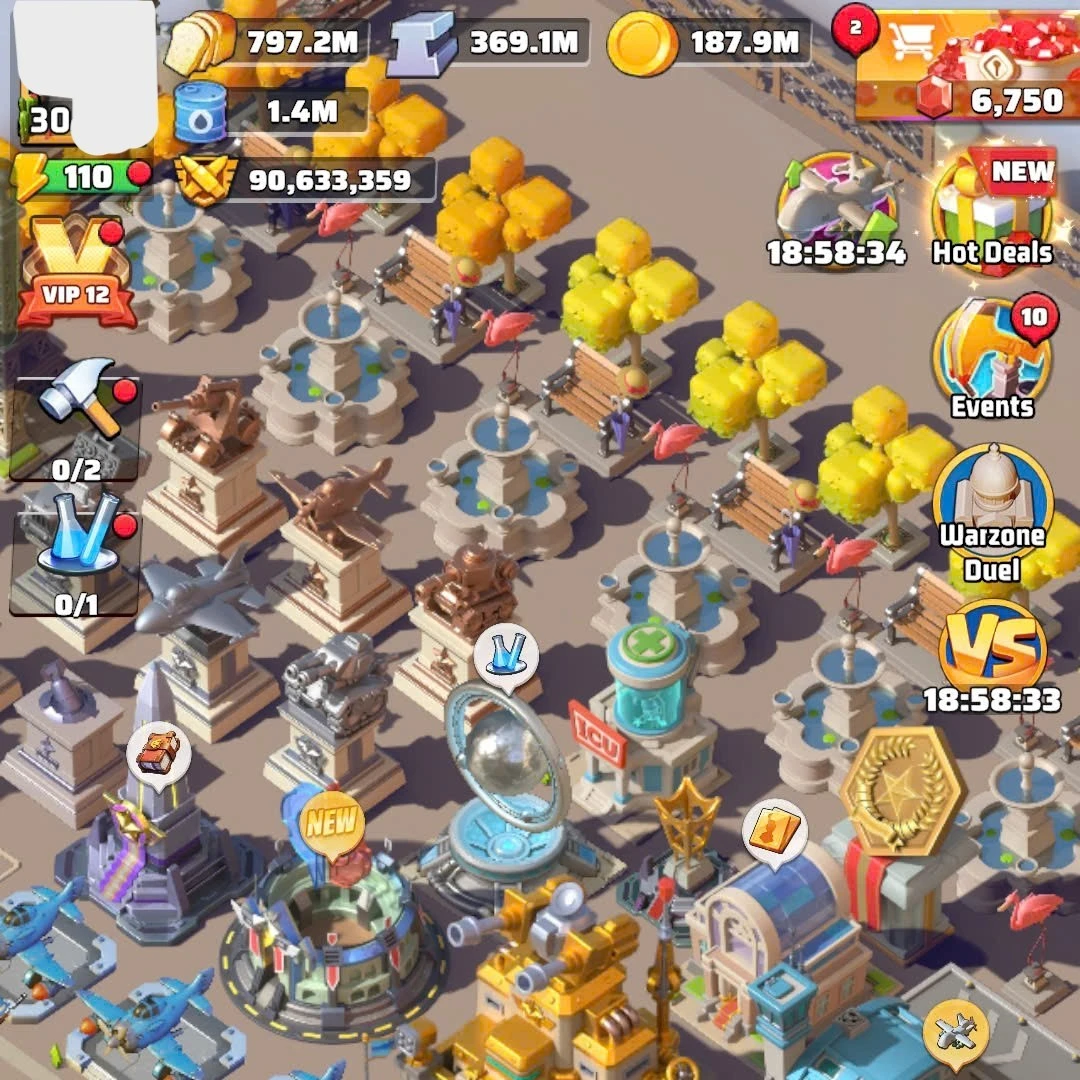Tap the gold coin resource counter
The image size is (1080, 1080).
click(x=708, y=42)
